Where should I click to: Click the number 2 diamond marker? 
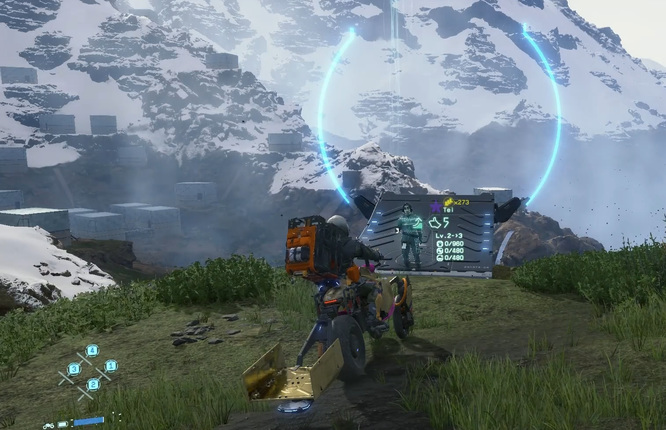[93, 384]
